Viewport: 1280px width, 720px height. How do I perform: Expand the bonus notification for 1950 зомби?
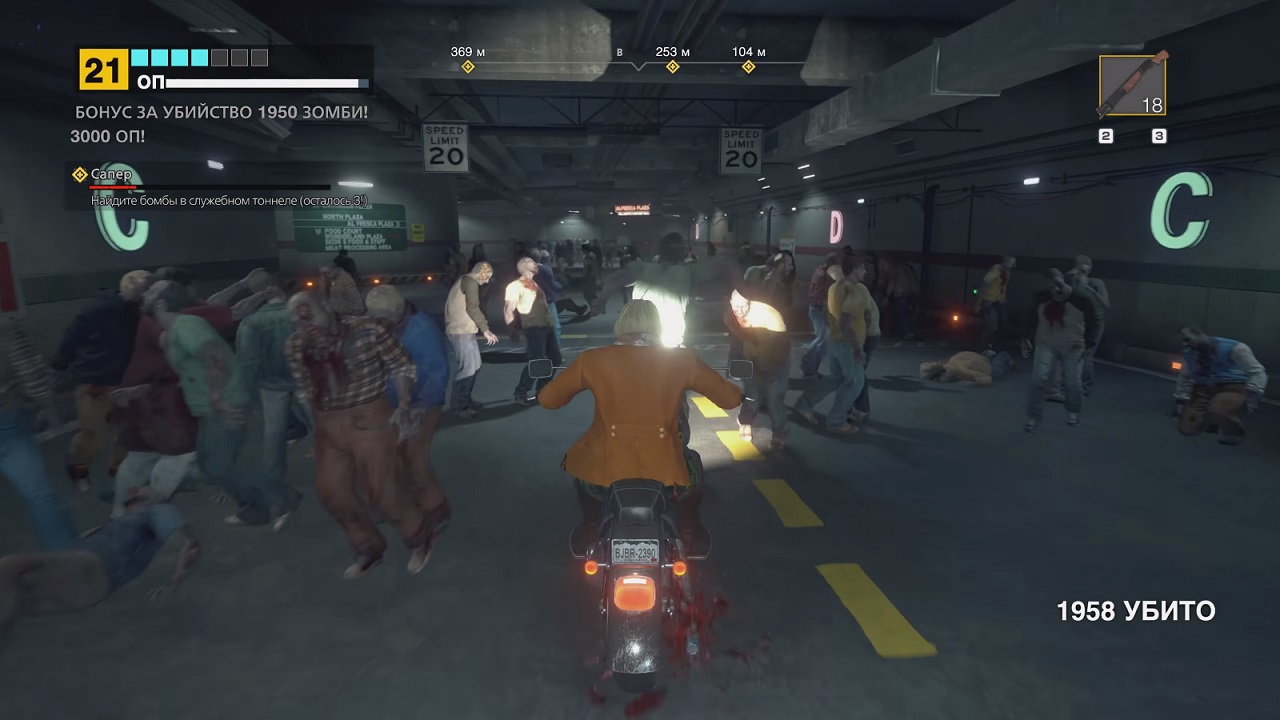point(222,113)
